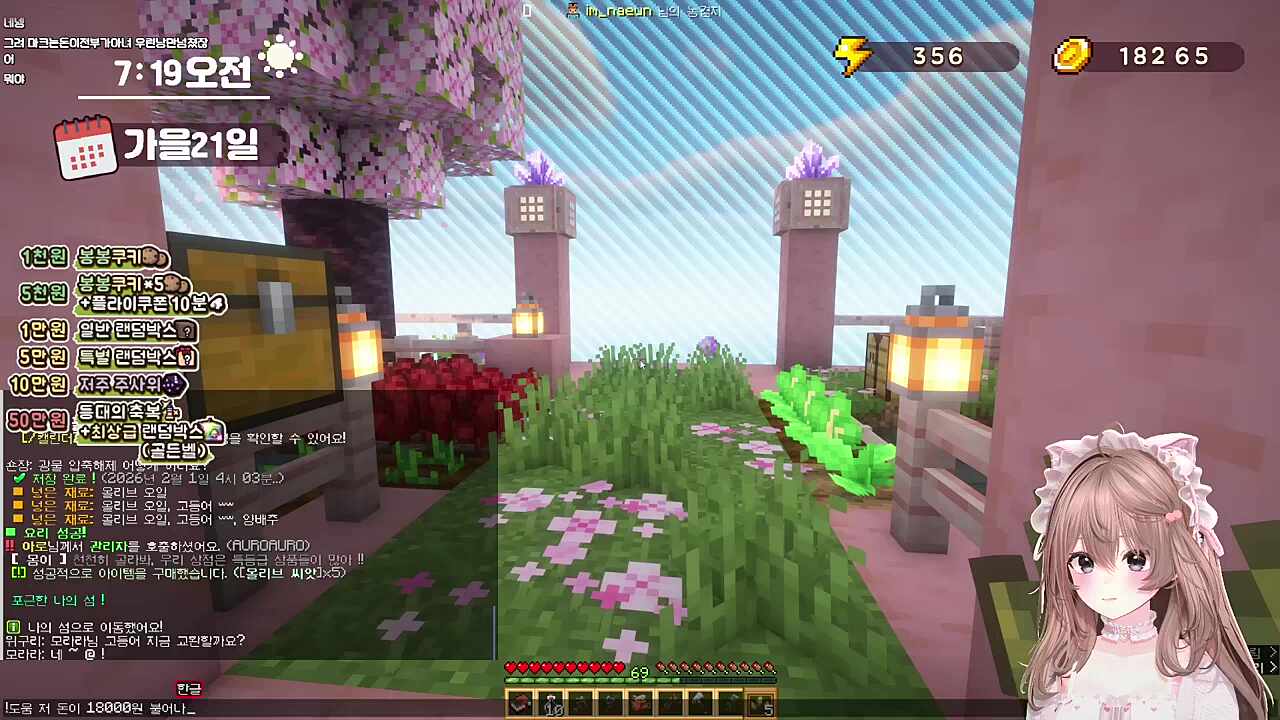Image resolution: width=1280 pixels, height=720 pixels.
Task: Select the hotbar slot holding a stack of 10
Action: pyautogui.click(x=550, y=704)
